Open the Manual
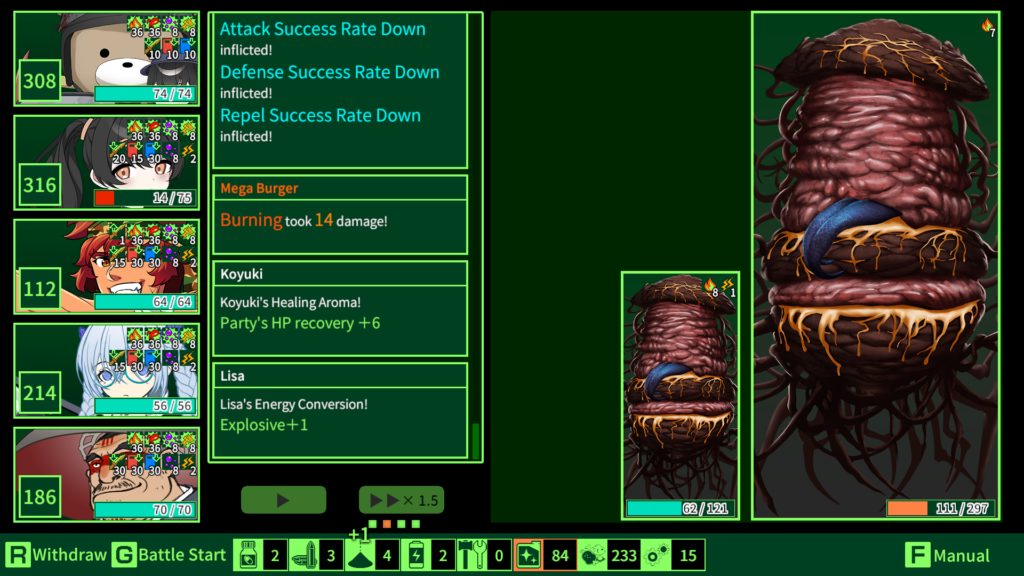Viewport: 1024px width, 576px height. (x=949, y=555)
